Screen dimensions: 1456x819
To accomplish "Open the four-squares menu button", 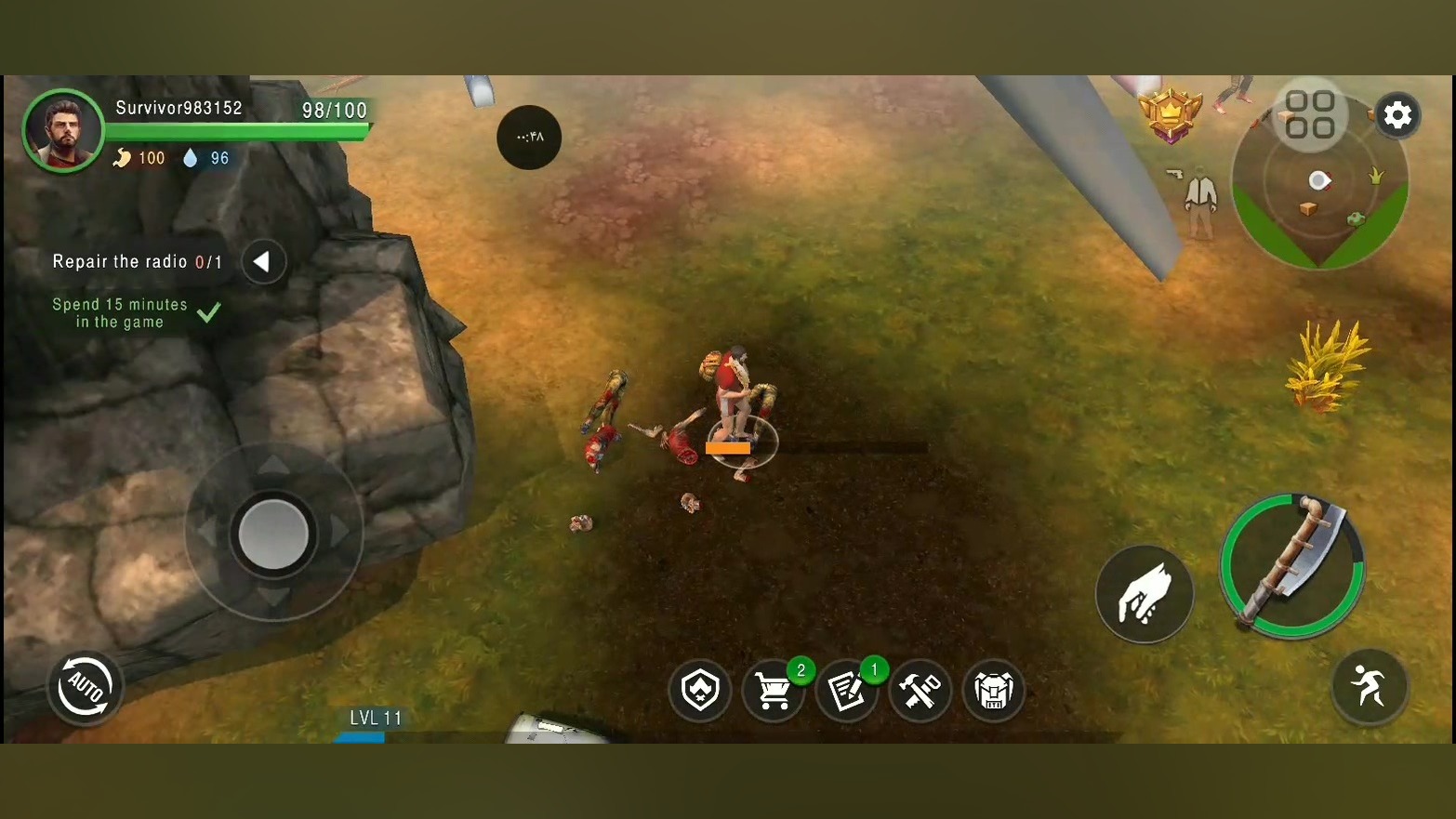I will [1310, 114].
